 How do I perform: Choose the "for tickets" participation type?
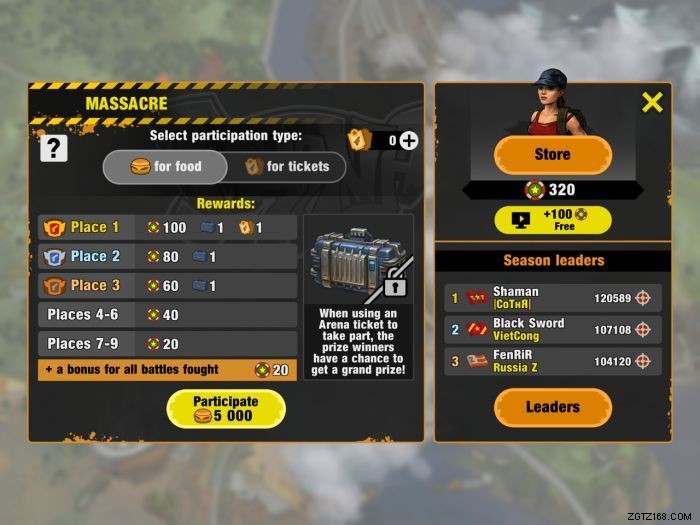point(286,167)
